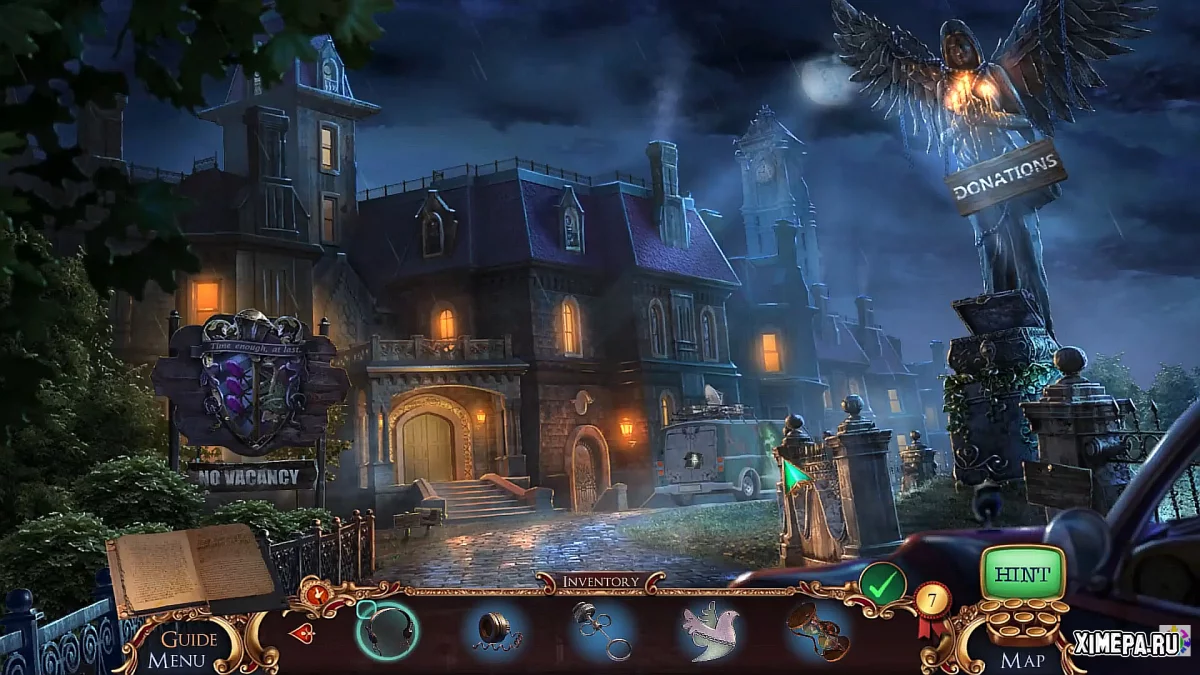
Task: Click the red inventory left arrow
Action: (302, 632)
